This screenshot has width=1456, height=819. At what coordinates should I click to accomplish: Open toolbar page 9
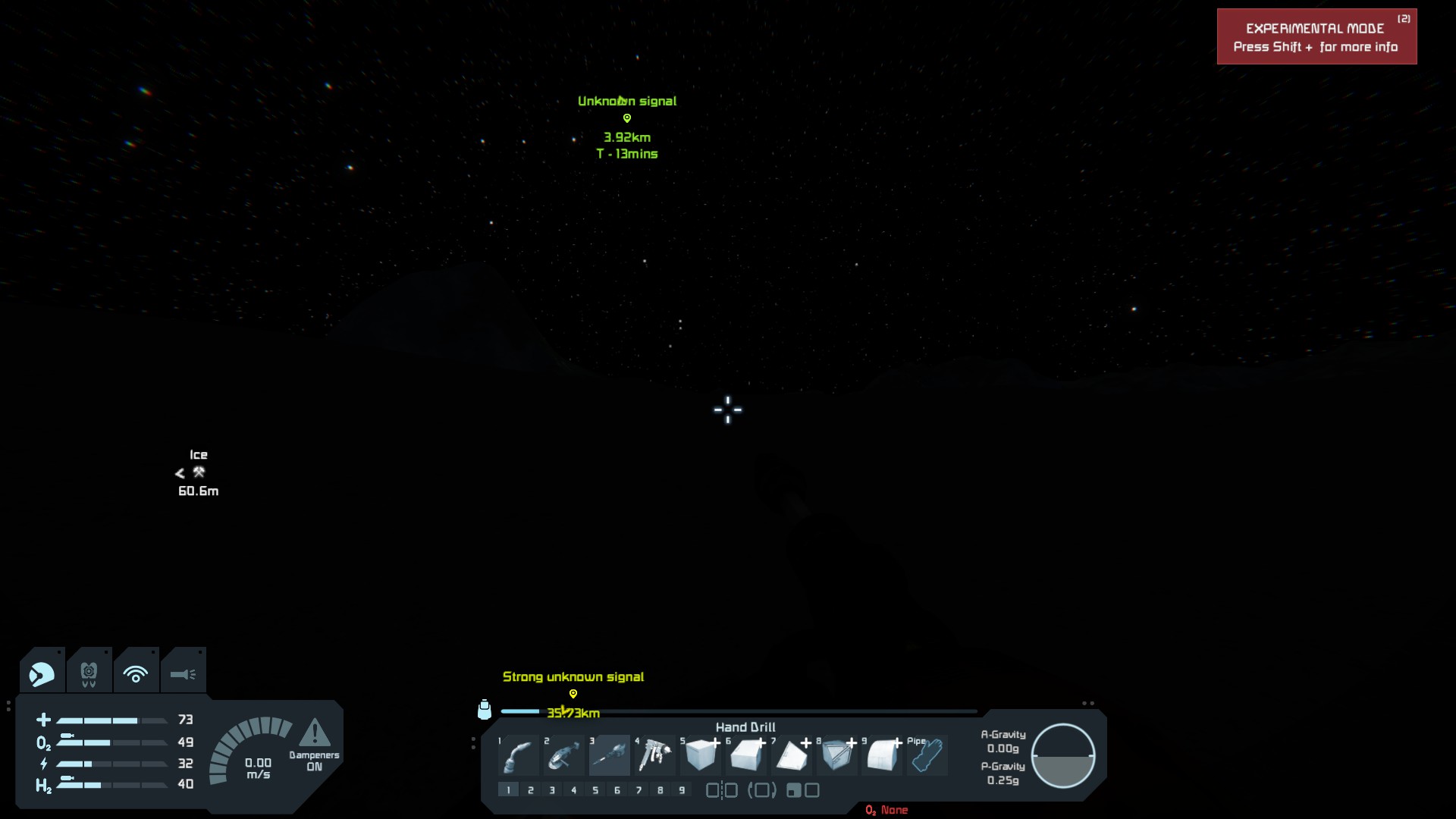click(x=682, y=790)
